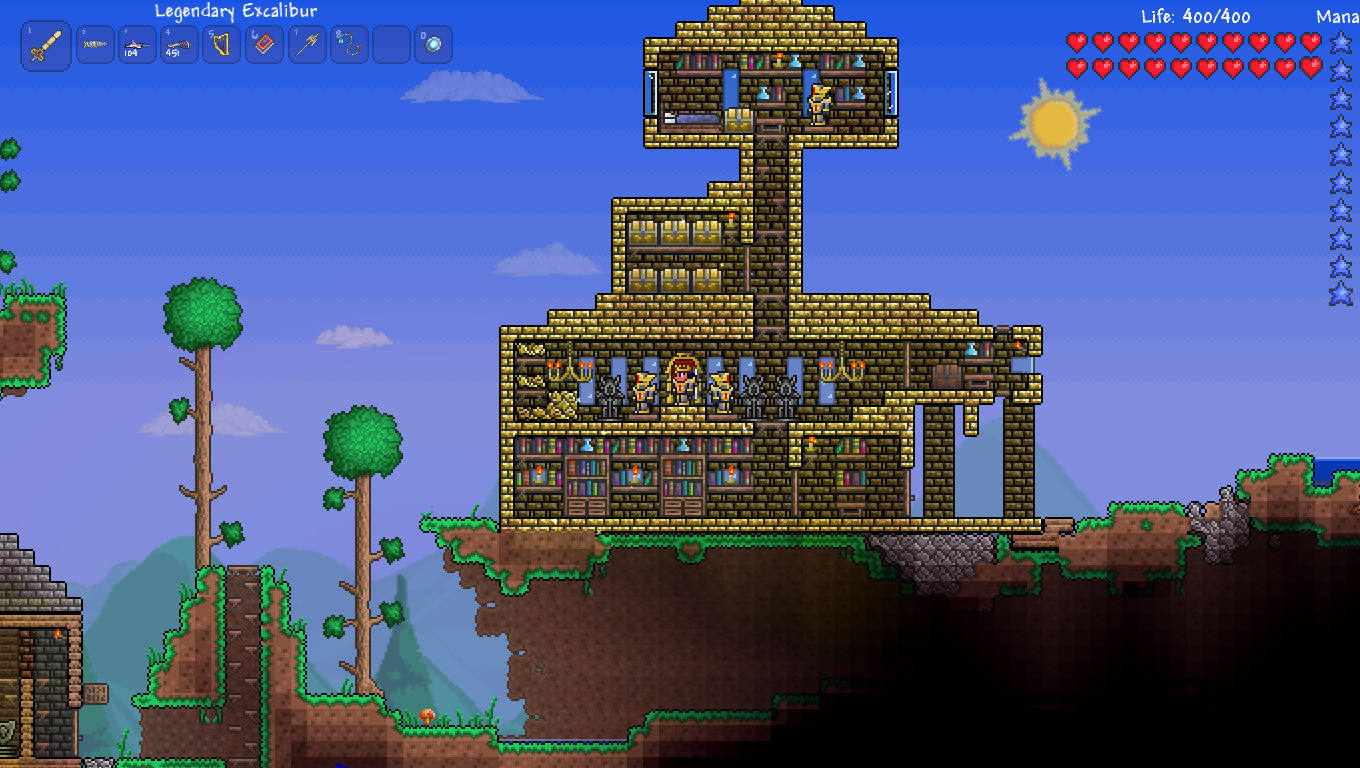Select the gun showing a 451 count
The height and width of the screenshot is (768, 1360).
click(180, 45)
